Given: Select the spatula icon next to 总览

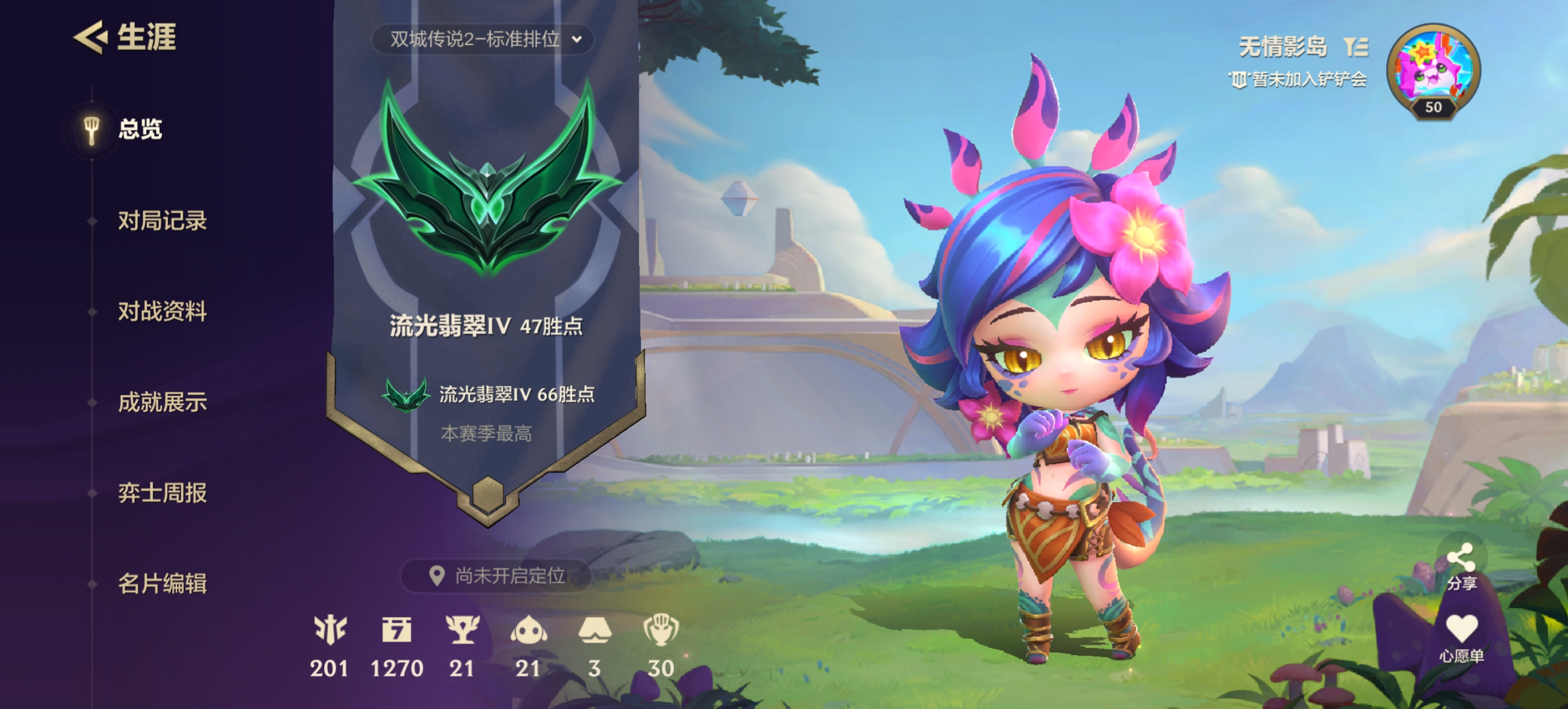Looking at the screenshot, I should tap(91, 129).
